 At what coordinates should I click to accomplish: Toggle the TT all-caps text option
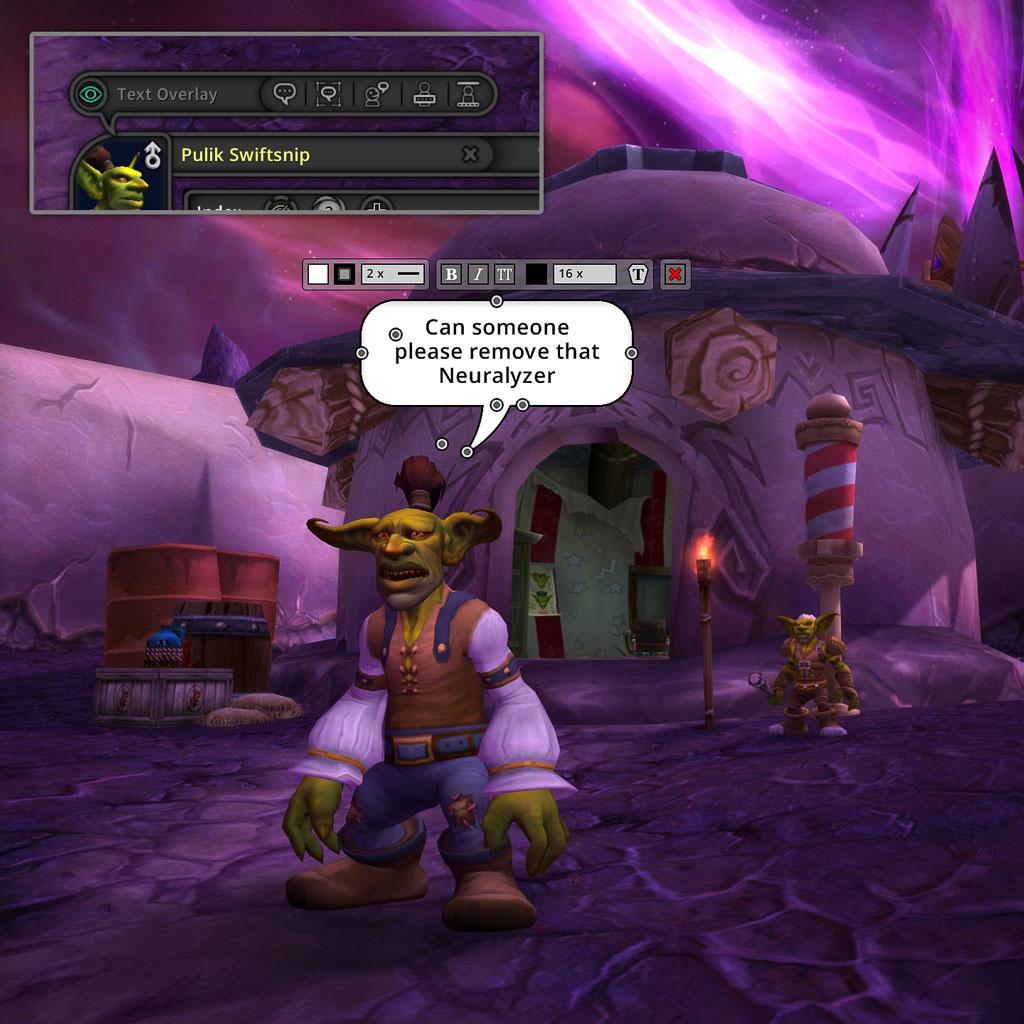click(x=504, y=274)
